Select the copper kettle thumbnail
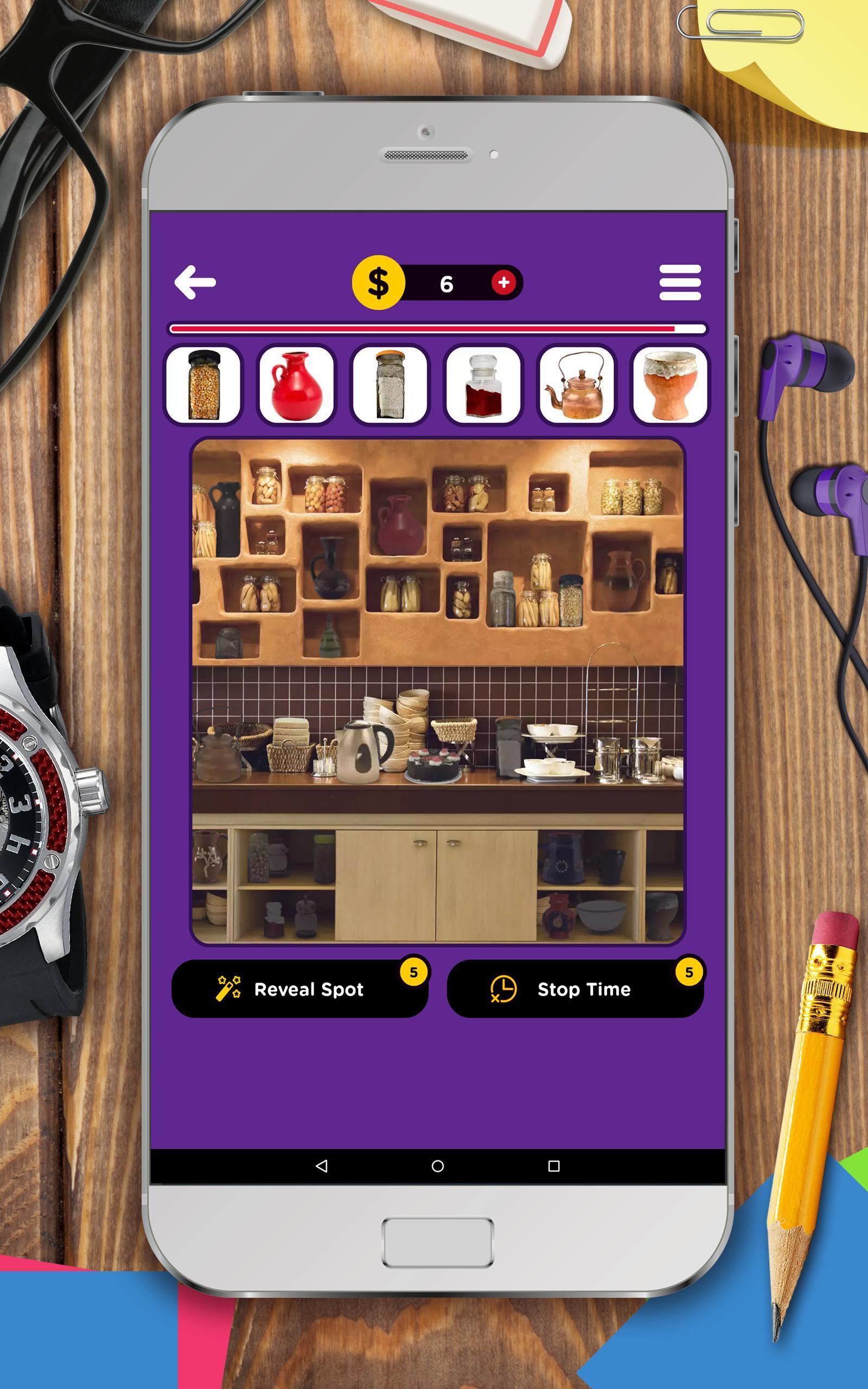 575,386
